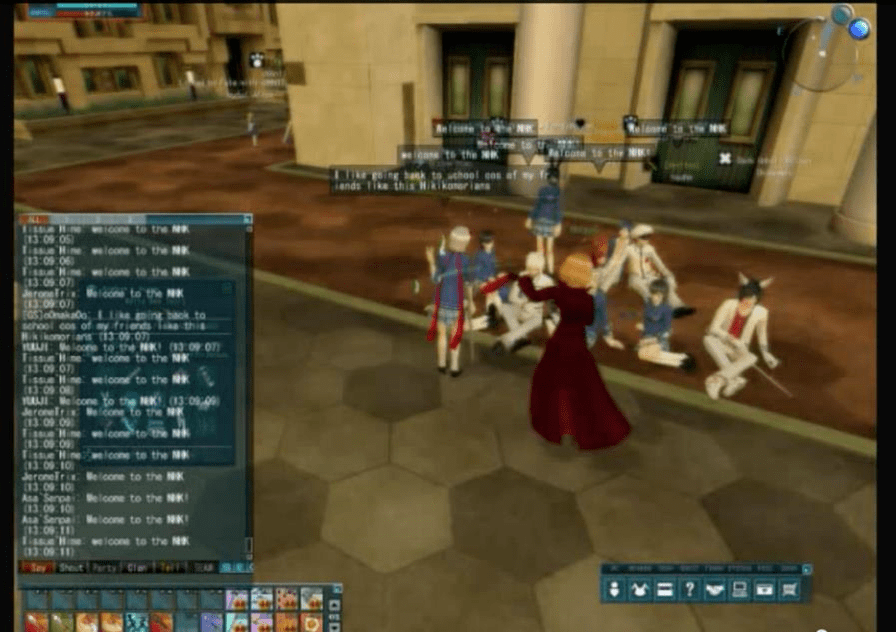Open the inventory card icon menu
Viewport: 896px width, 632px height.
(x=663, y=590)
